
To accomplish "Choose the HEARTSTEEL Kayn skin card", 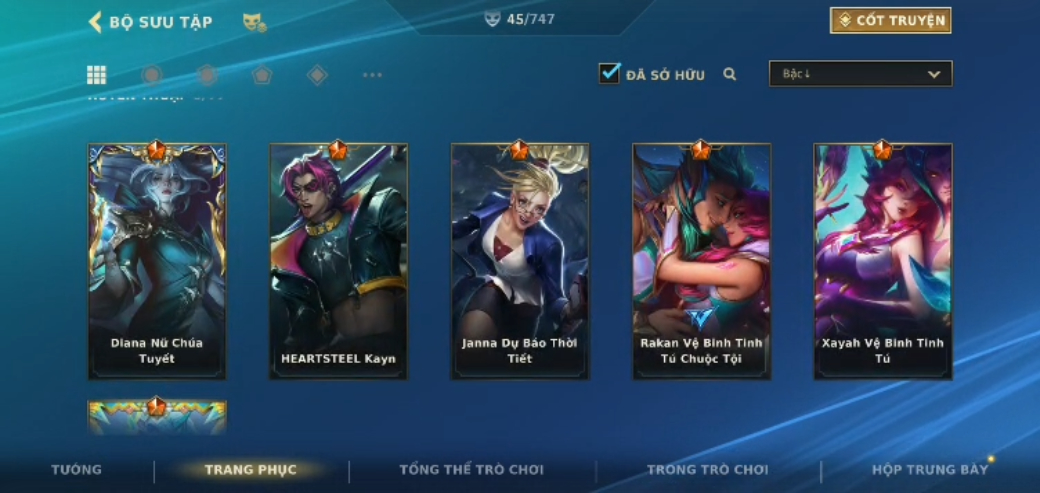I will click(338, 261).
